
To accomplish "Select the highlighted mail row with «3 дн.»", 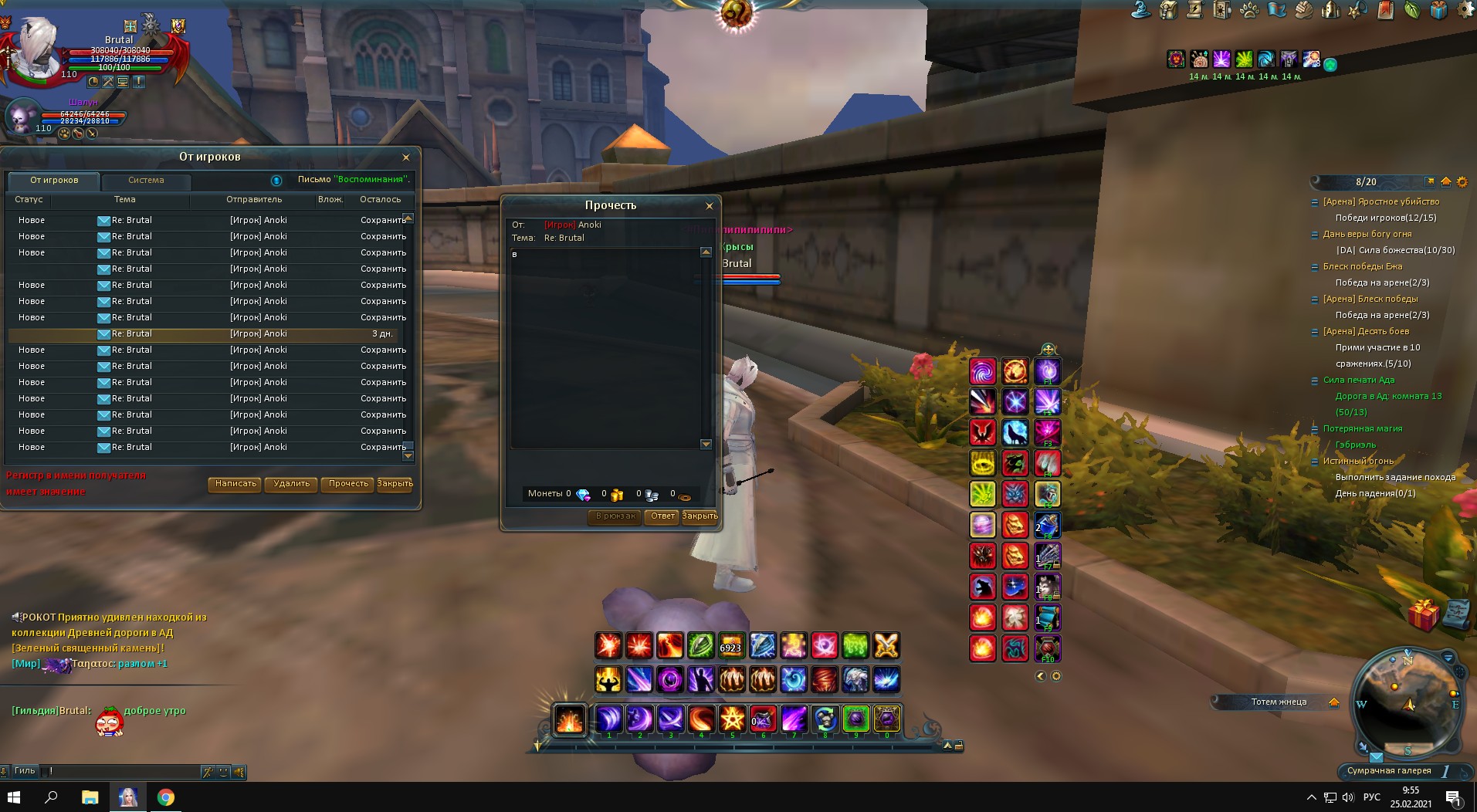I will coord(208,334).
